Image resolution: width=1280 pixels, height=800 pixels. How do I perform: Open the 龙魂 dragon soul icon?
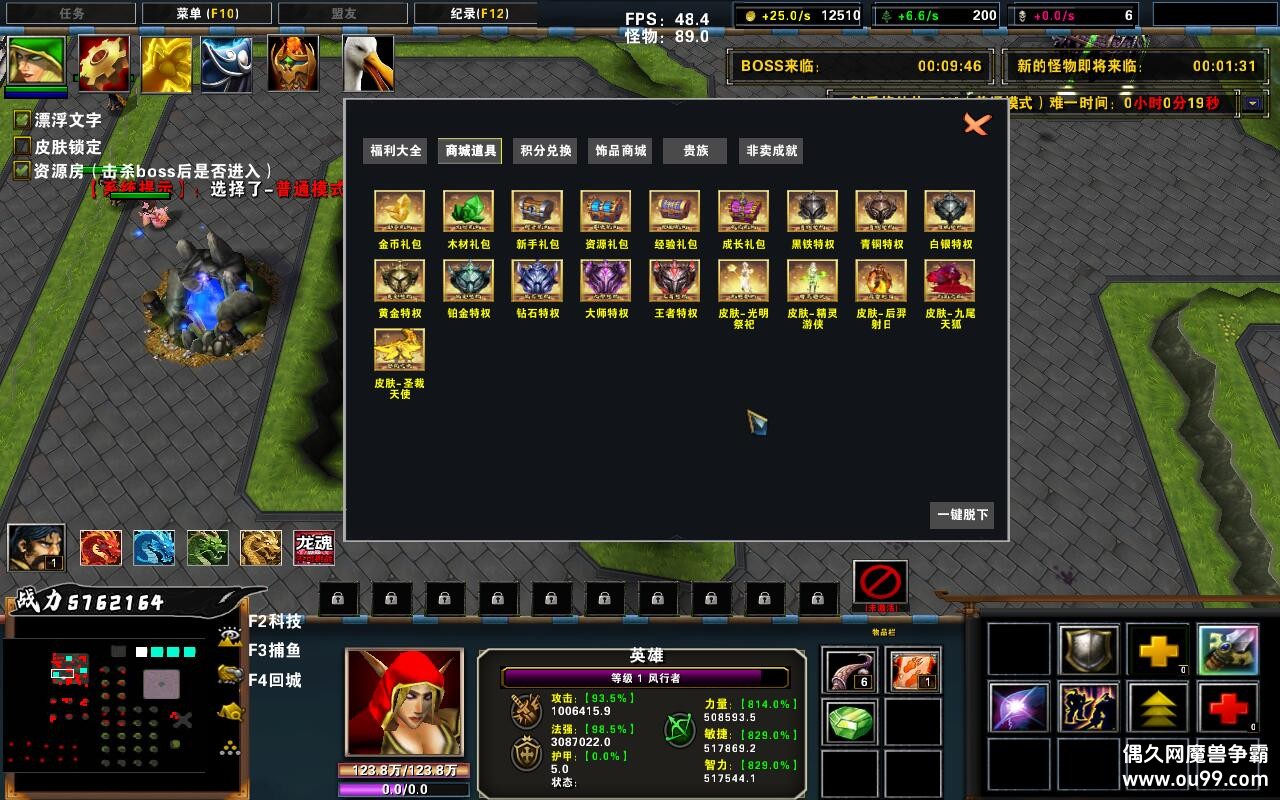(x=314, y=548)
